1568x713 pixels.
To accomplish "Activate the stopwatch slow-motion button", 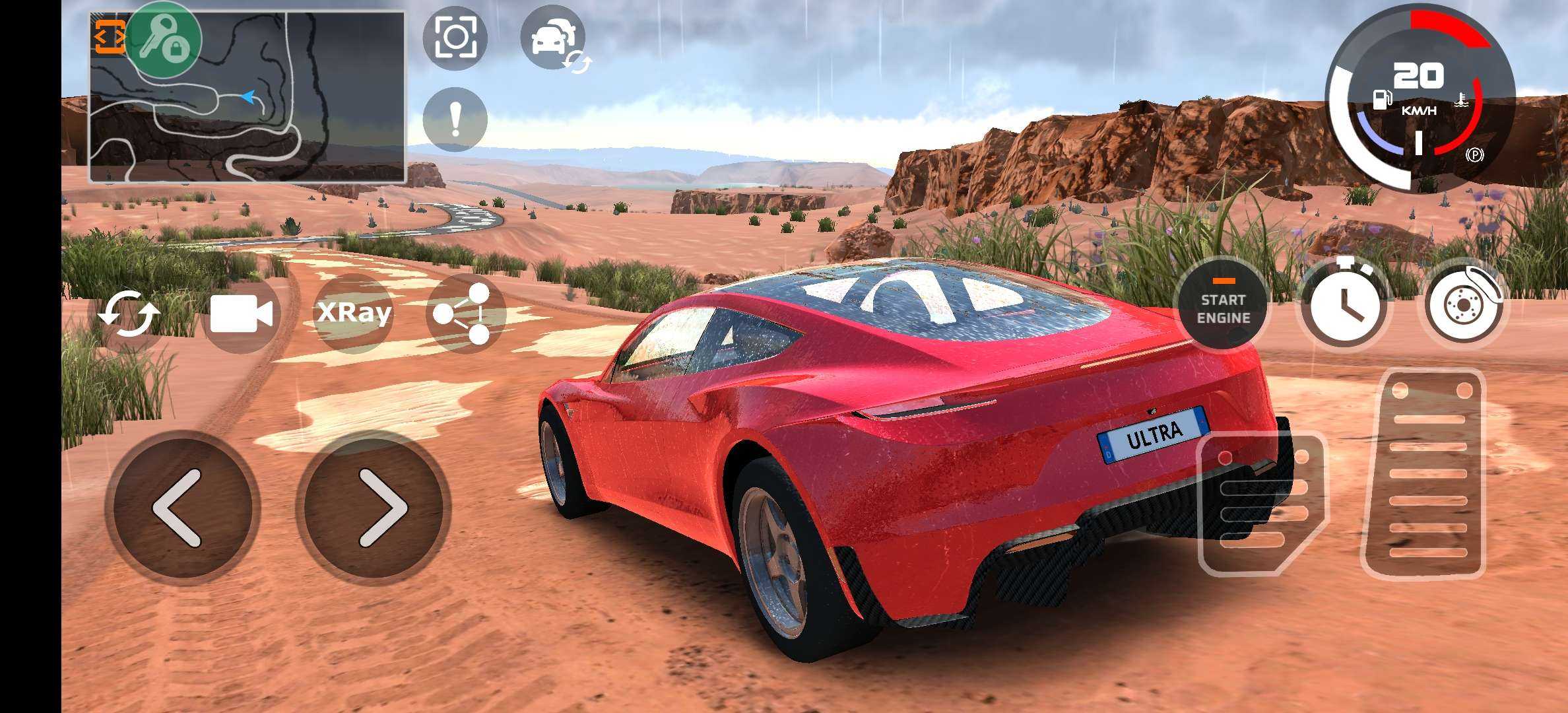I will 1344,305.
